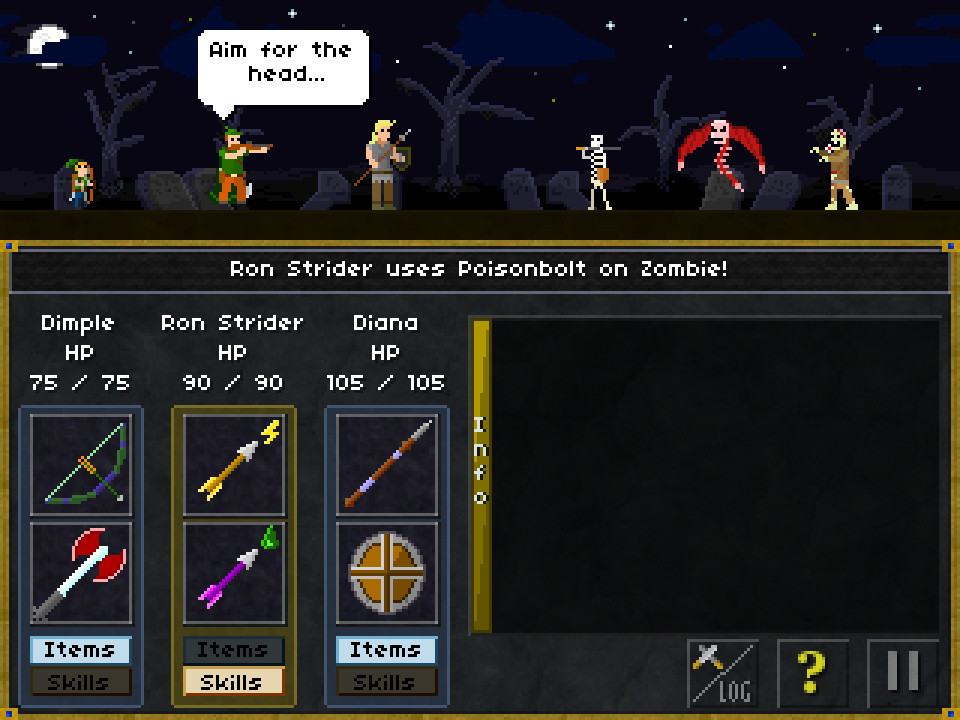Select Ron Strider's Skills tab
The image size is (960, 720).
pos(234,682)
